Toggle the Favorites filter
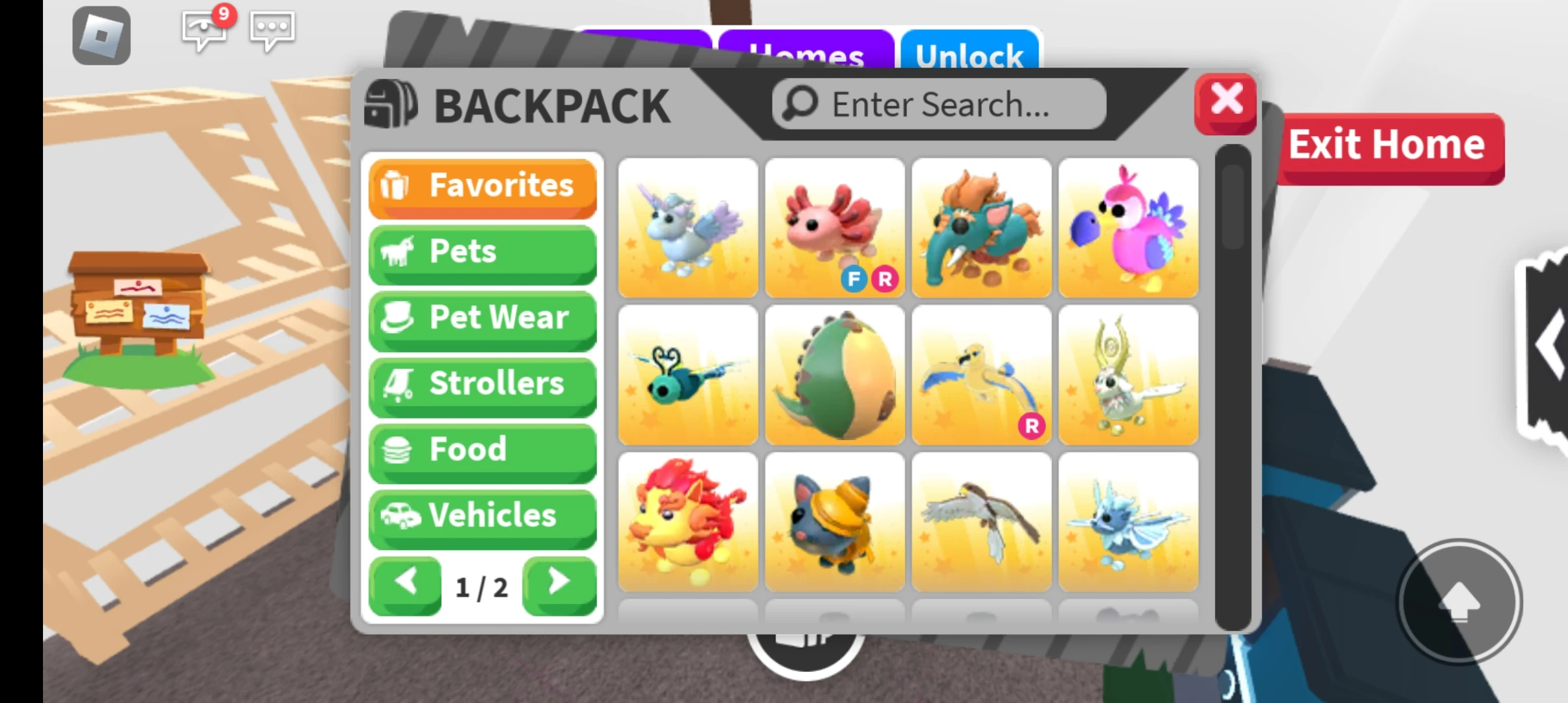This screenshot has height=703, width=1568. (482, 186)
